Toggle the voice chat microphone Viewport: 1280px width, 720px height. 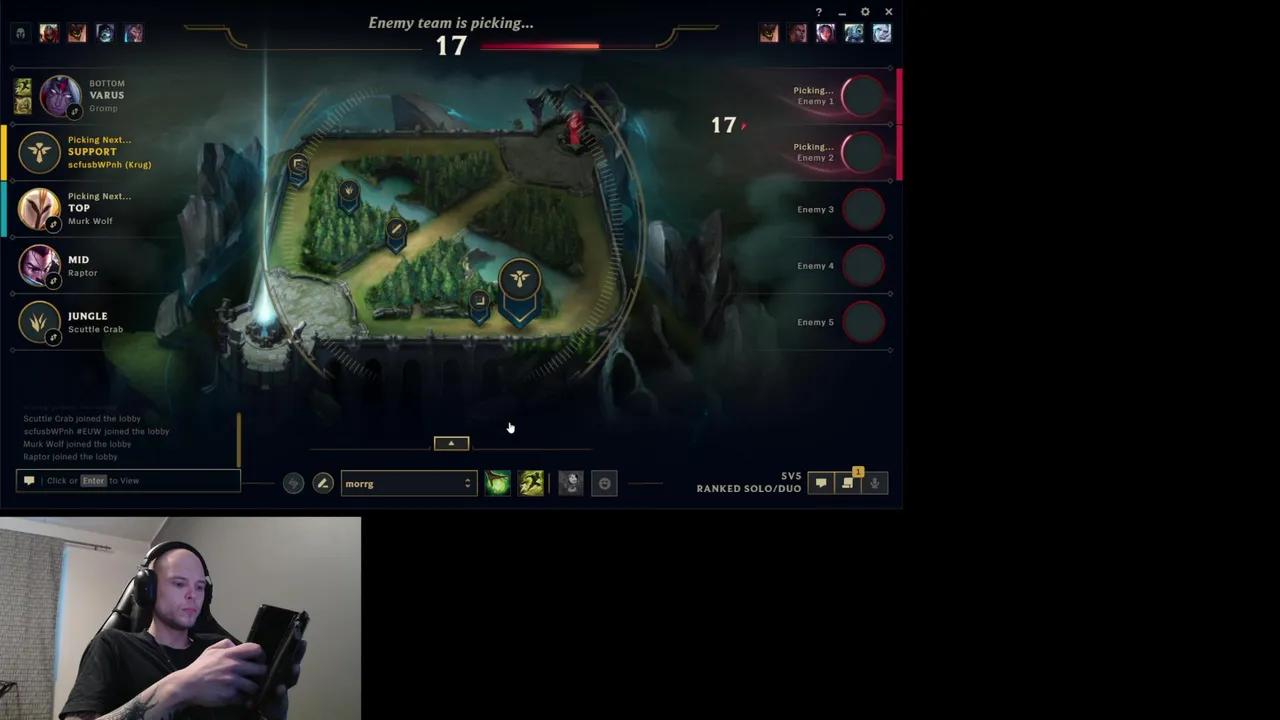pos(874,483)
